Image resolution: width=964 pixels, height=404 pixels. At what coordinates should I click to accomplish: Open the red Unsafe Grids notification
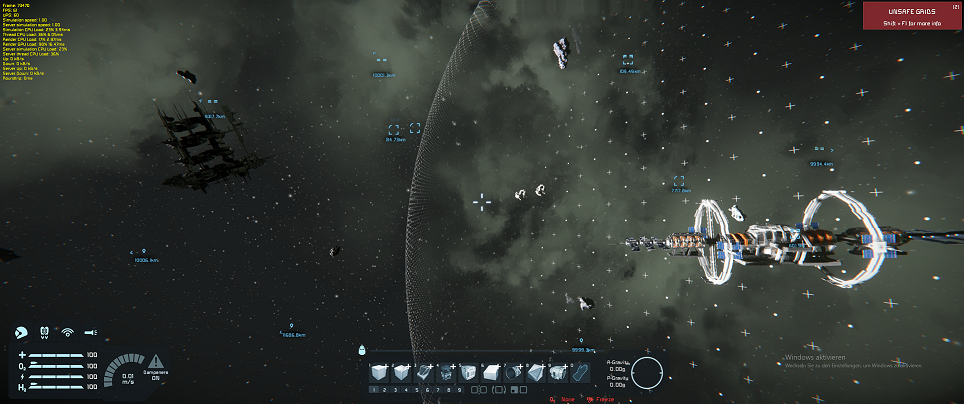pos(913,17)
